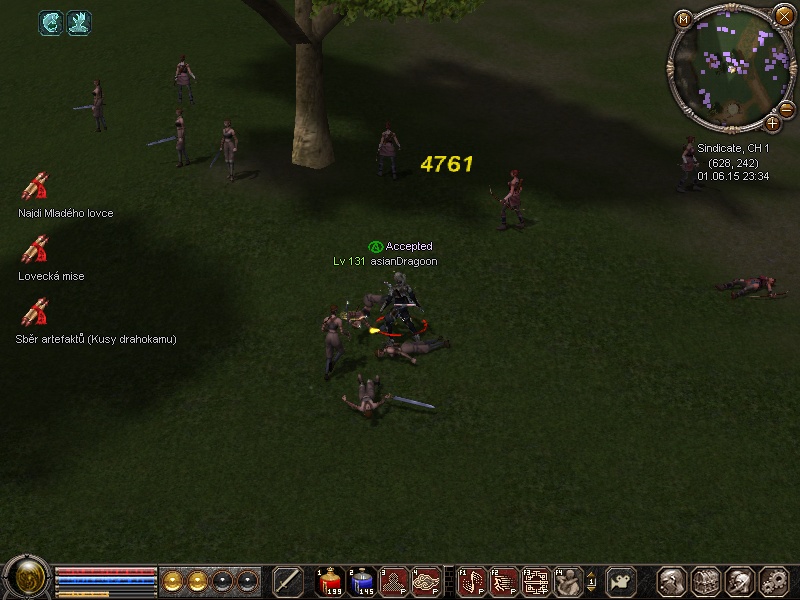Select the sword attack slot on the bar
Image resolution: width=800 pixels, height=600 pixels.
coord(288,581)
